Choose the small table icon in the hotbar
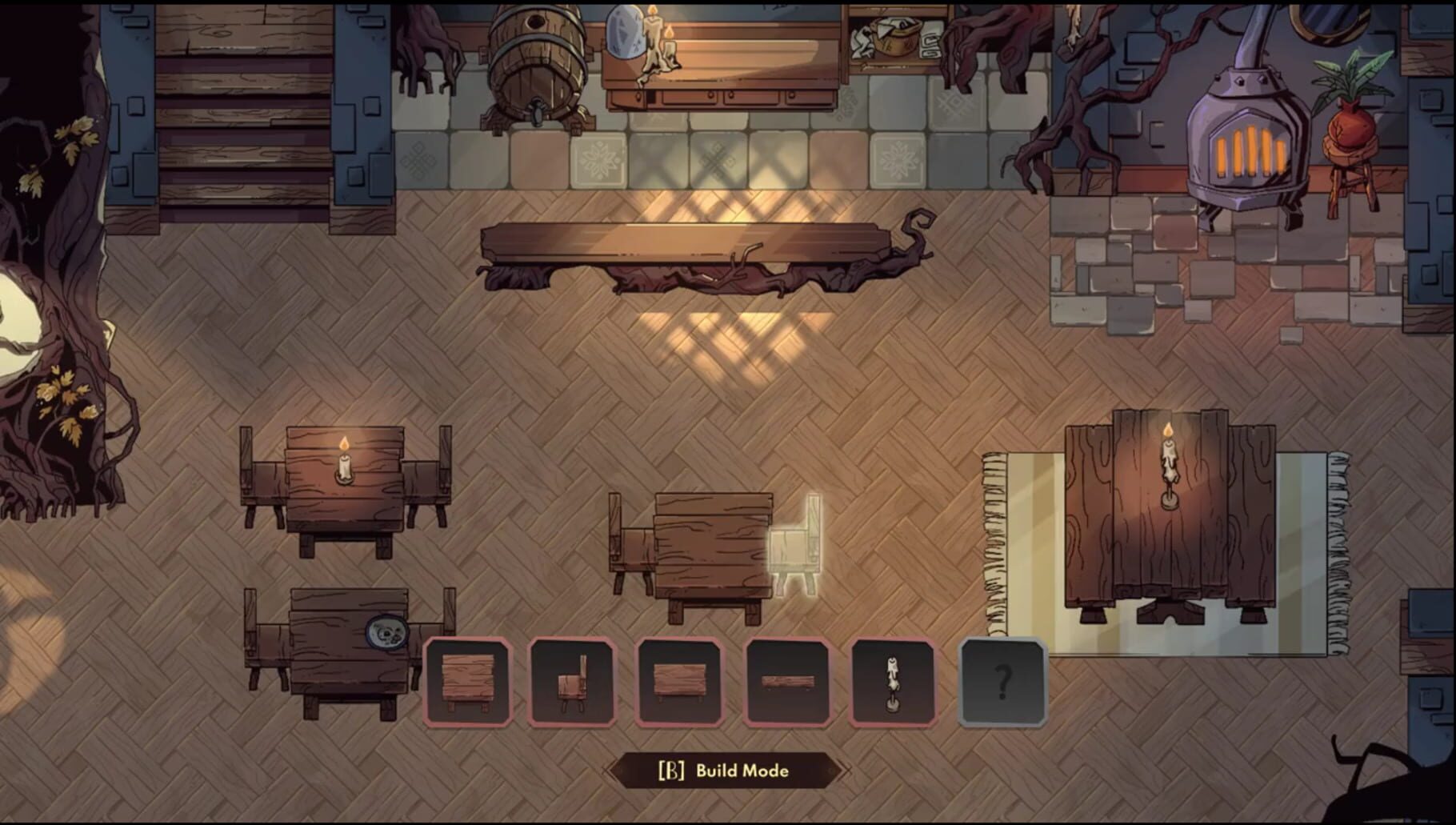Viewport: 1456px width, 825px height. point(680,680)
